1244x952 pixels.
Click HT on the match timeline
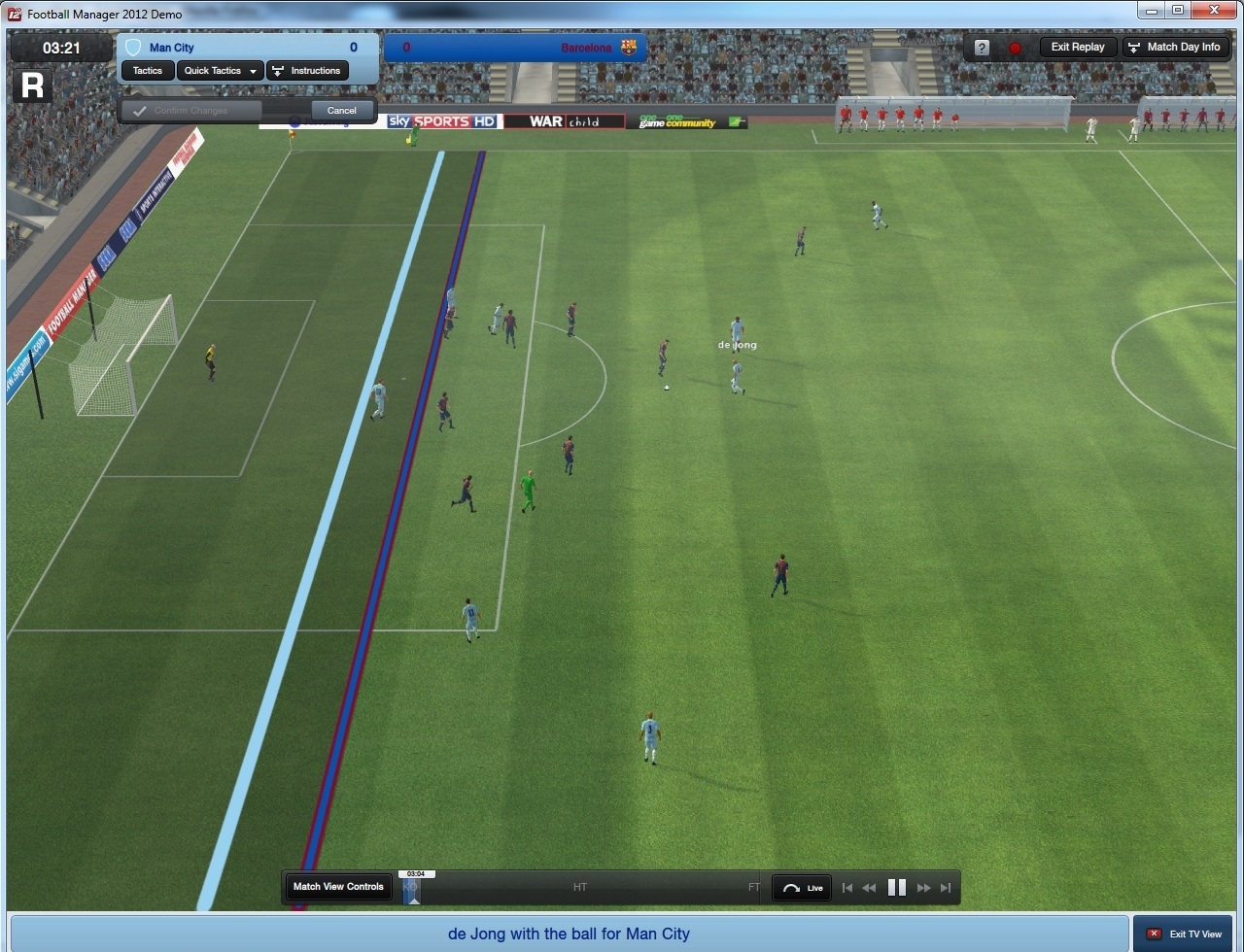pos(579,887)
